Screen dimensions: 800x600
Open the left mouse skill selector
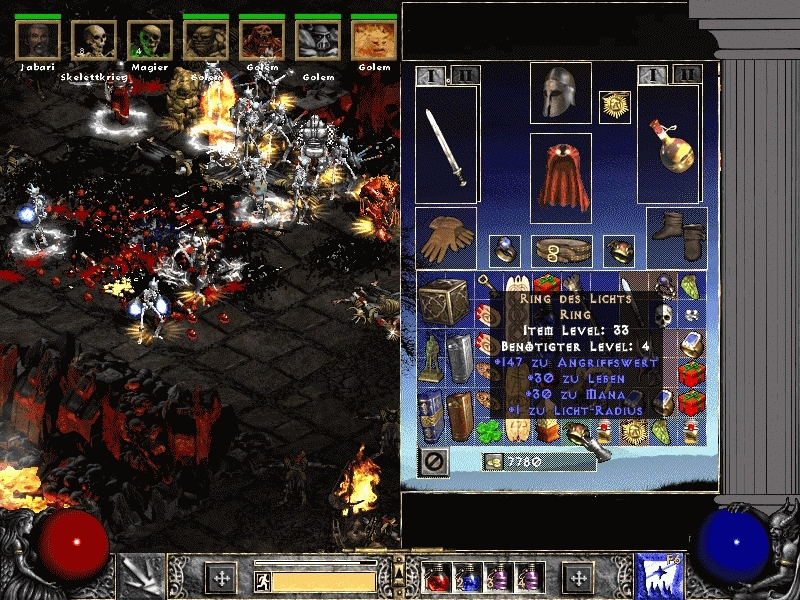(138, 577)
